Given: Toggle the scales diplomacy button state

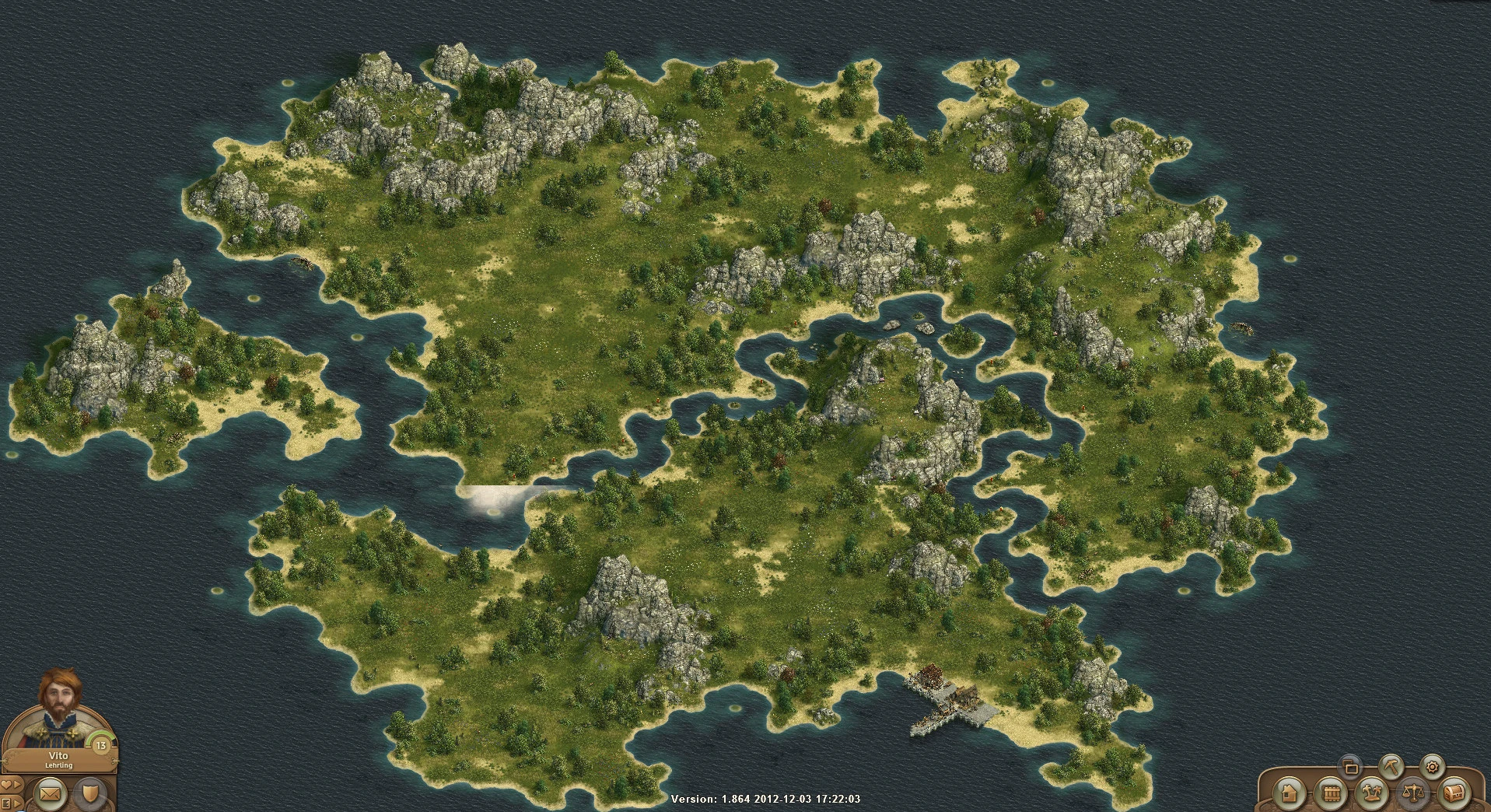Looking at the screenshot, I should [x=1414, y=795].
